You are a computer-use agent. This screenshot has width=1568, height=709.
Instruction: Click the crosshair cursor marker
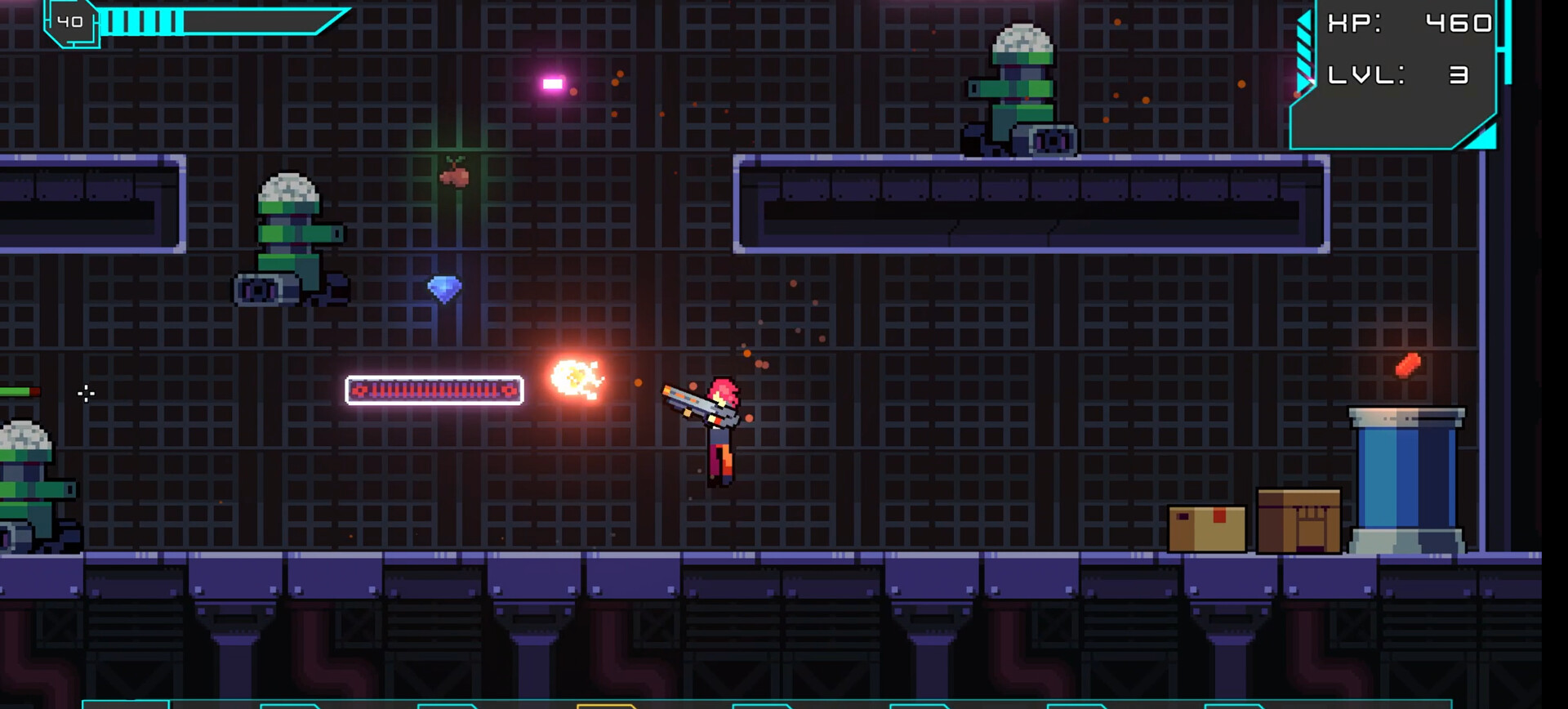(86, 395)
